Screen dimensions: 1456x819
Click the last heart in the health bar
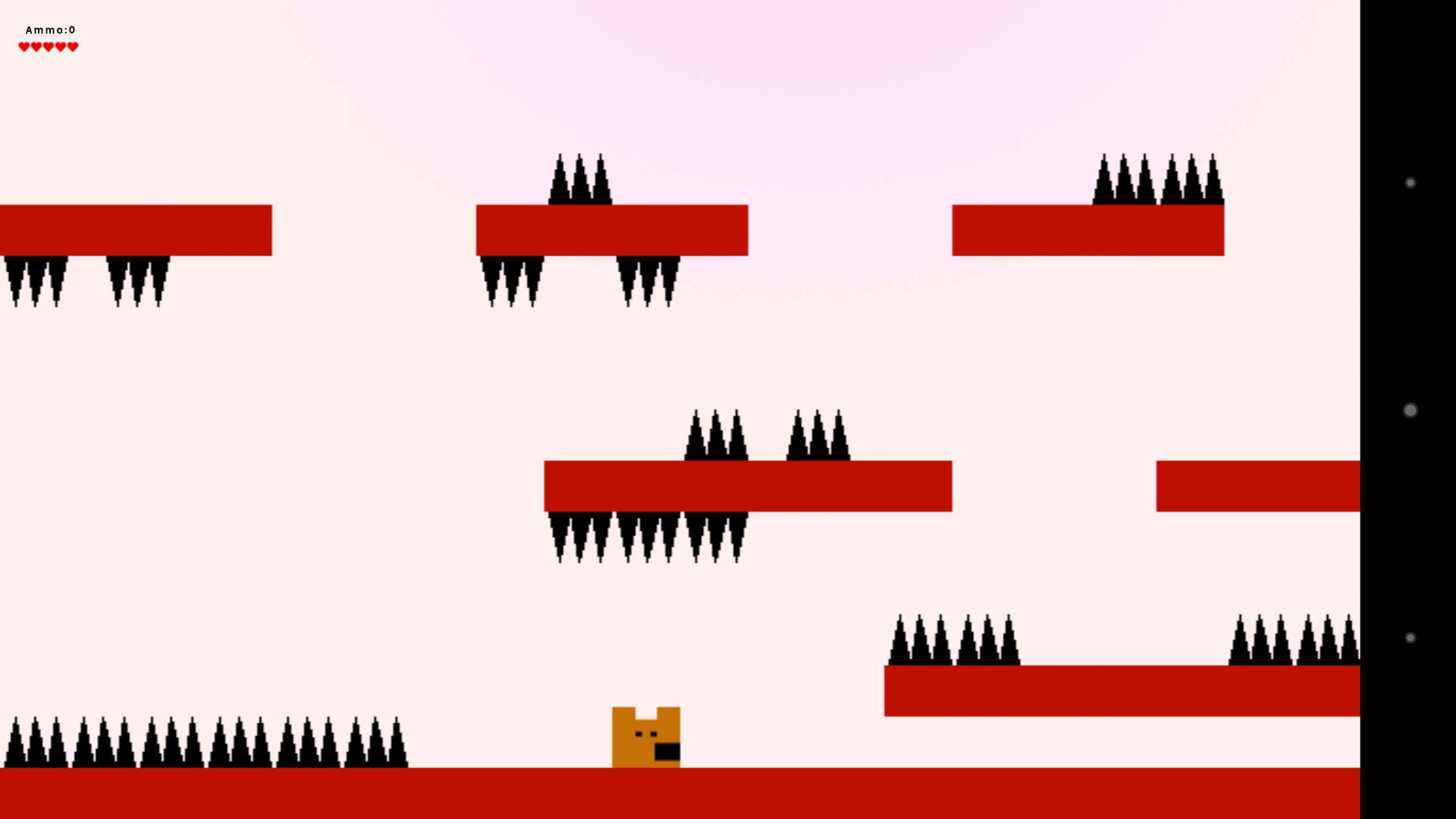(x=72, y=46)
